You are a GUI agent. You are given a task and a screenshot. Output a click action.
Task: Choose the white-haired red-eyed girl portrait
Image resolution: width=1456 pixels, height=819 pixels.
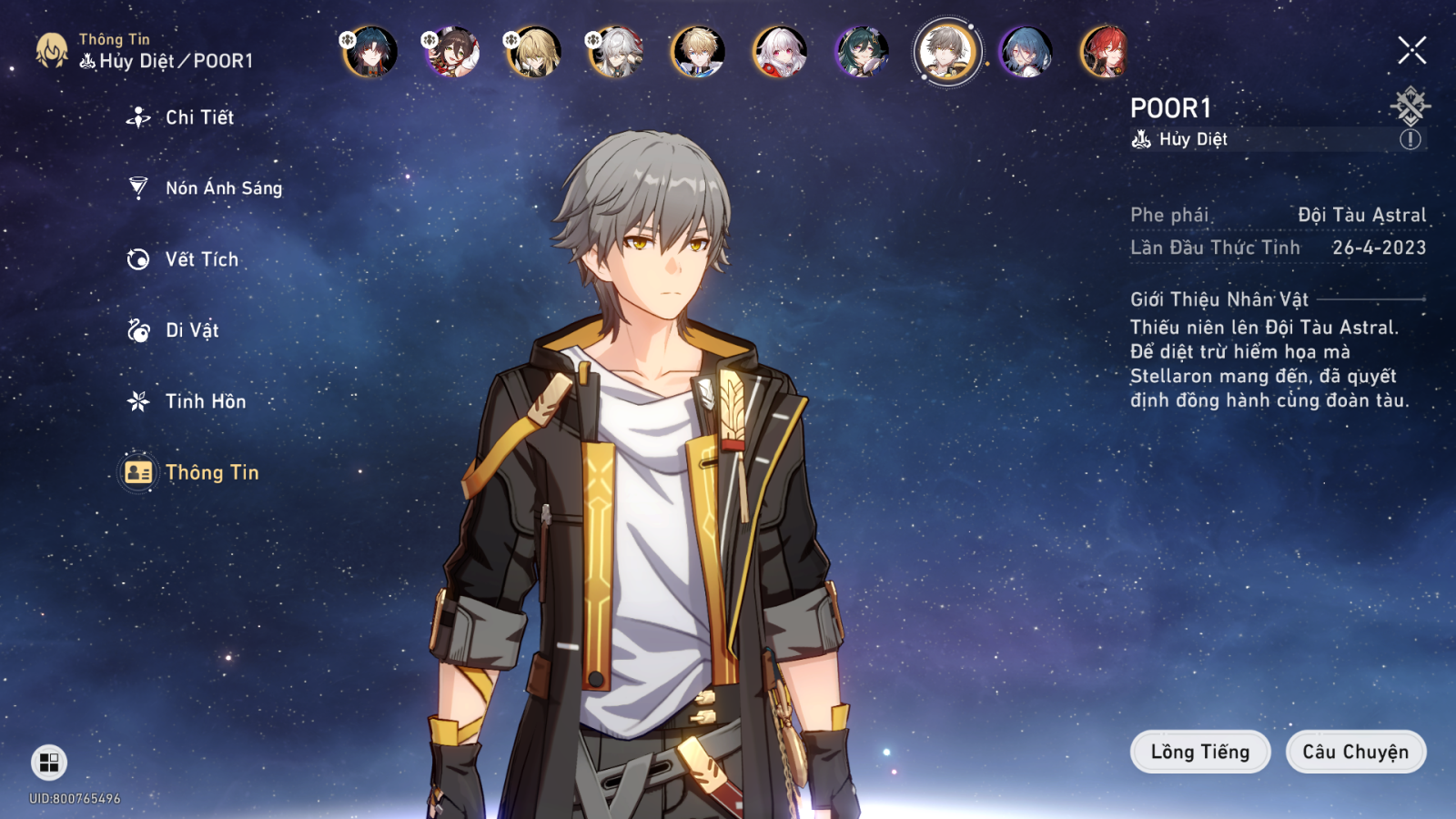780,51
